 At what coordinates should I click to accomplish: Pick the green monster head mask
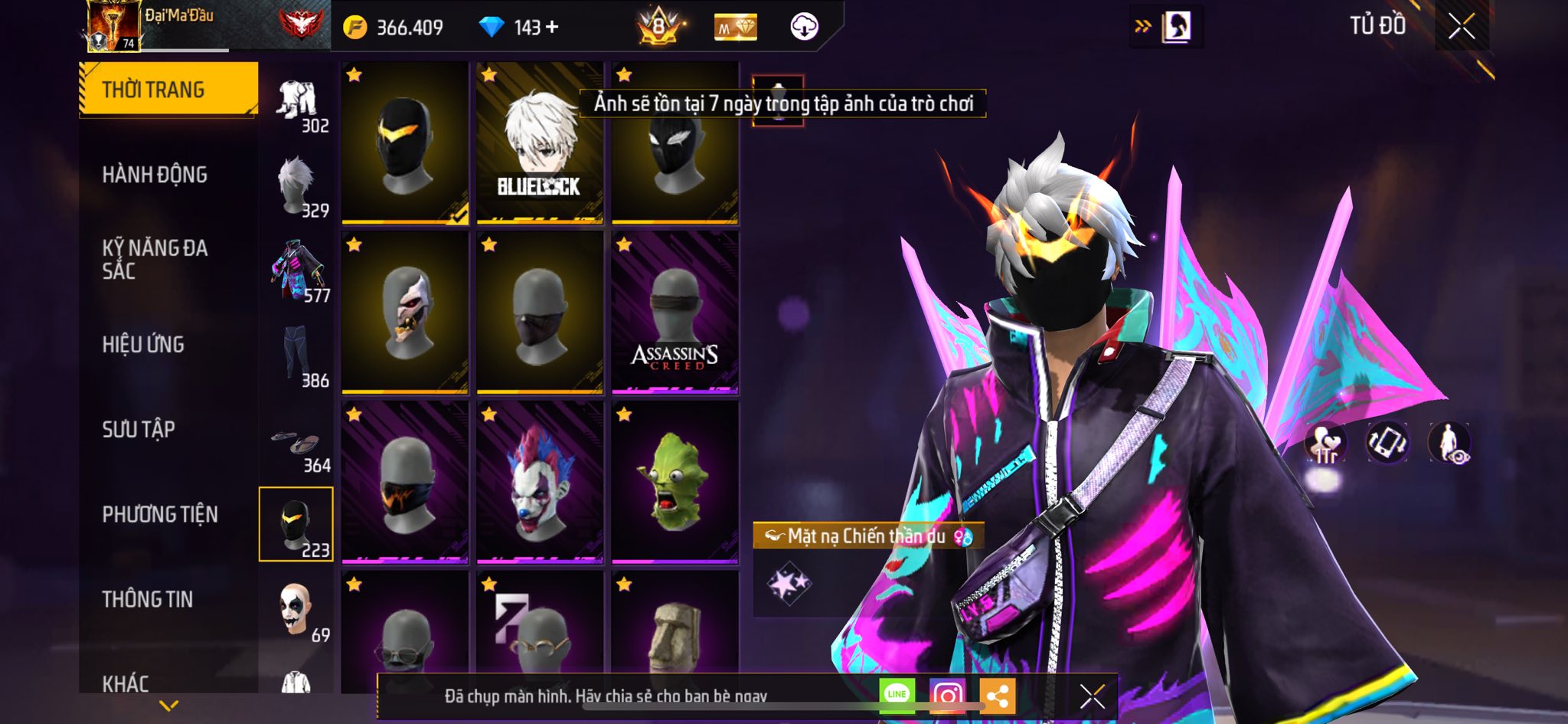(x=675, y=482)
